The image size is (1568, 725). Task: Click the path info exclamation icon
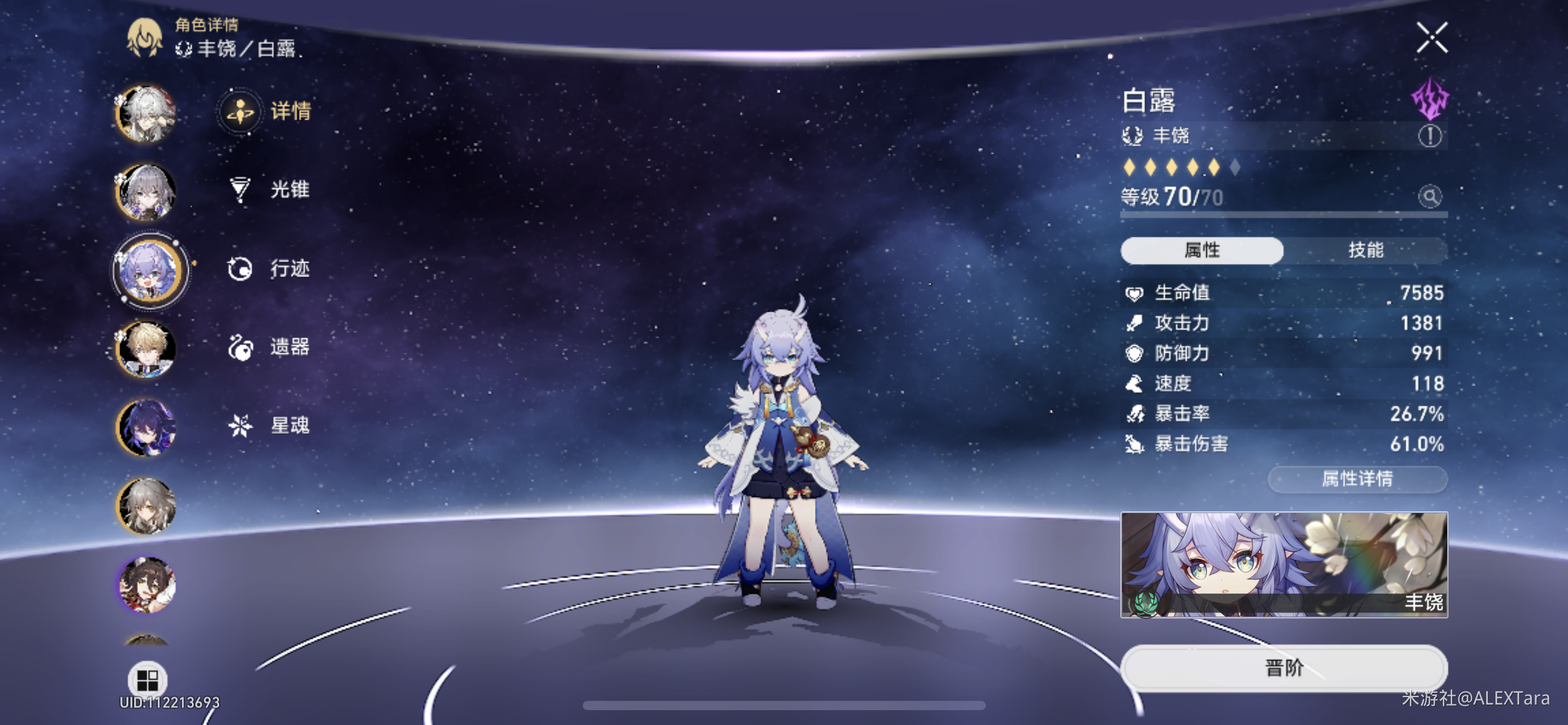(x=1430, y=136)
